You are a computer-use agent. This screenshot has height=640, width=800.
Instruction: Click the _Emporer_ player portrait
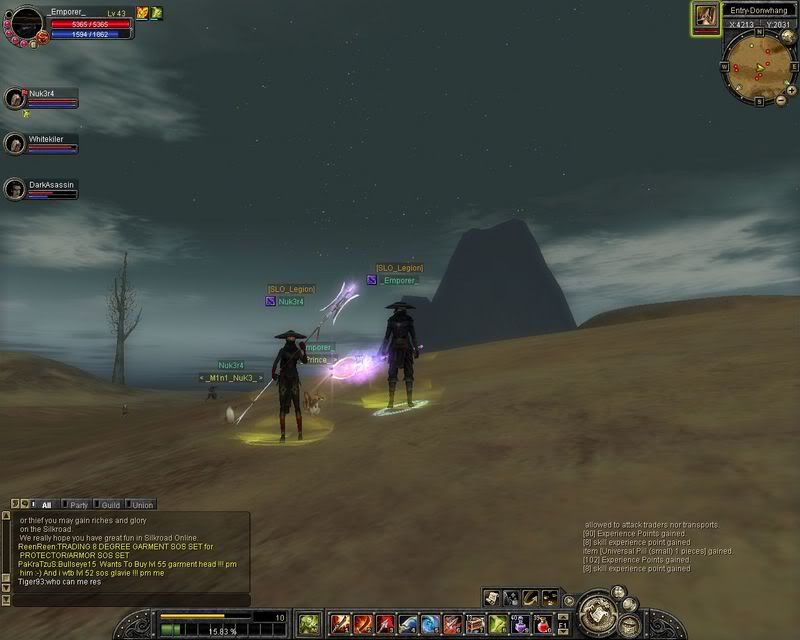point(26,22)
